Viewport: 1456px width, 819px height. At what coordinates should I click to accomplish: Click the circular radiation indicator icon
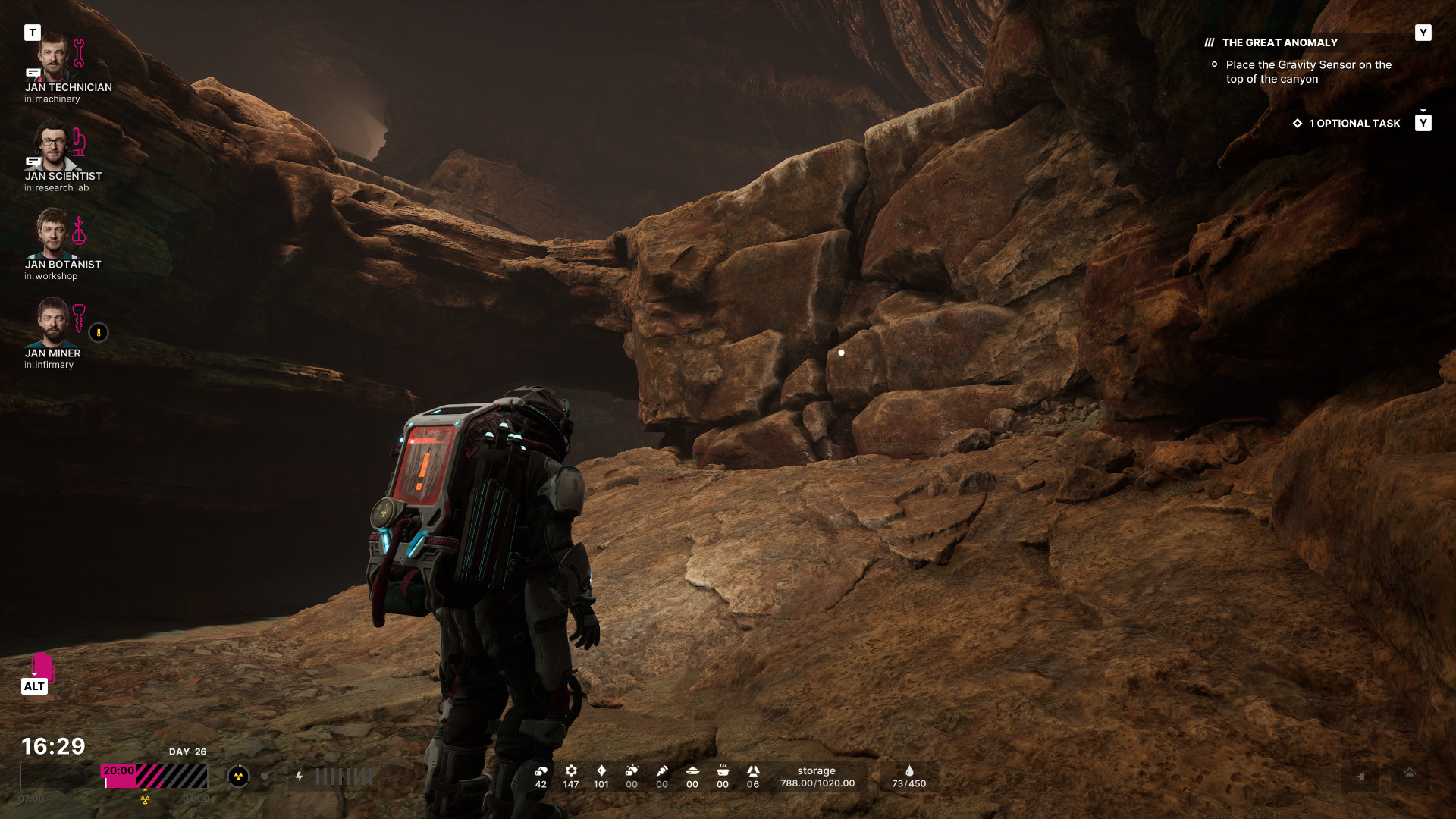point(238,776)
